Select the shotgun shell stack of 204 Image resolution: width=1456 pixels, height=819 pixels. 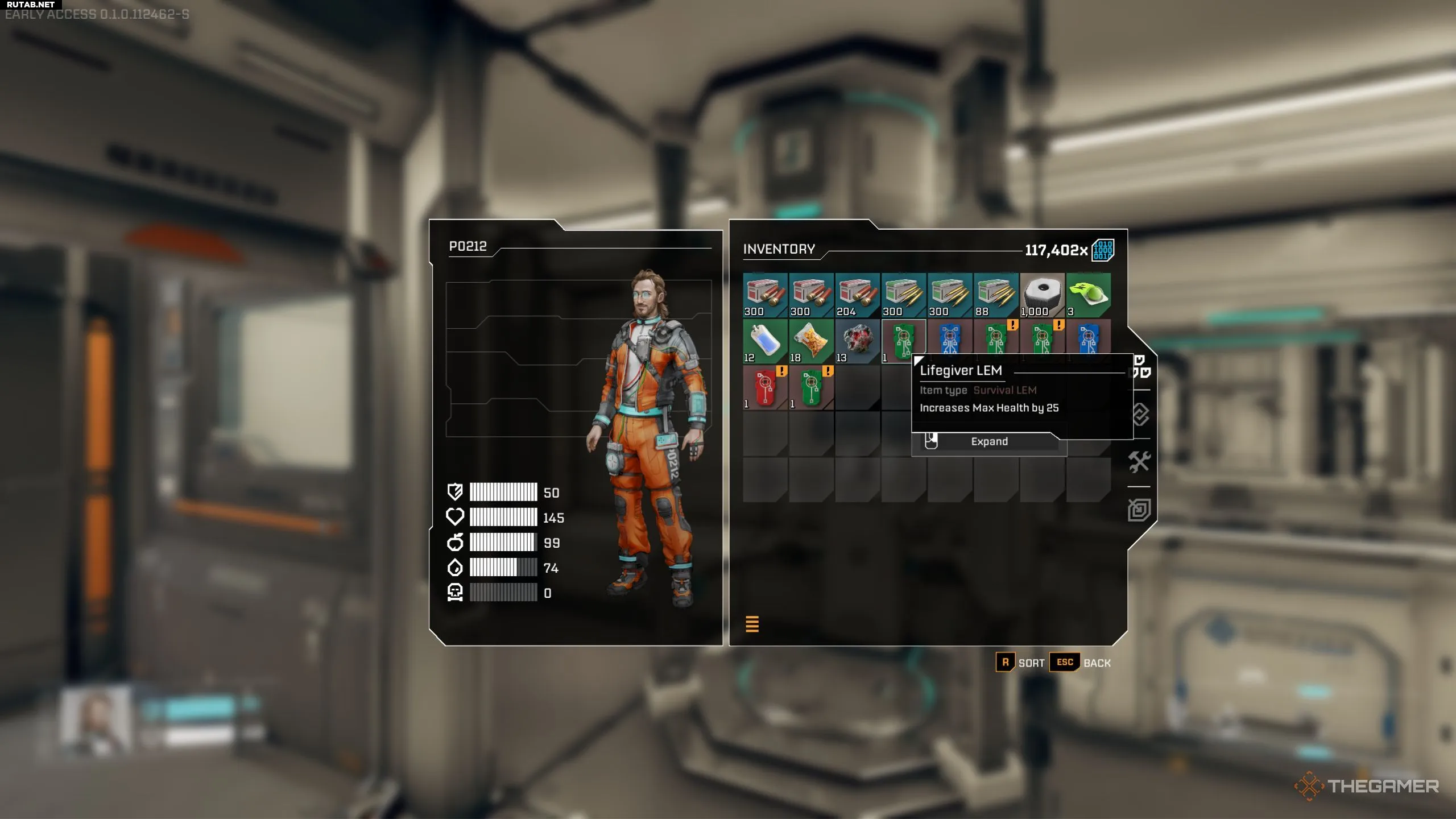point(857,295)
